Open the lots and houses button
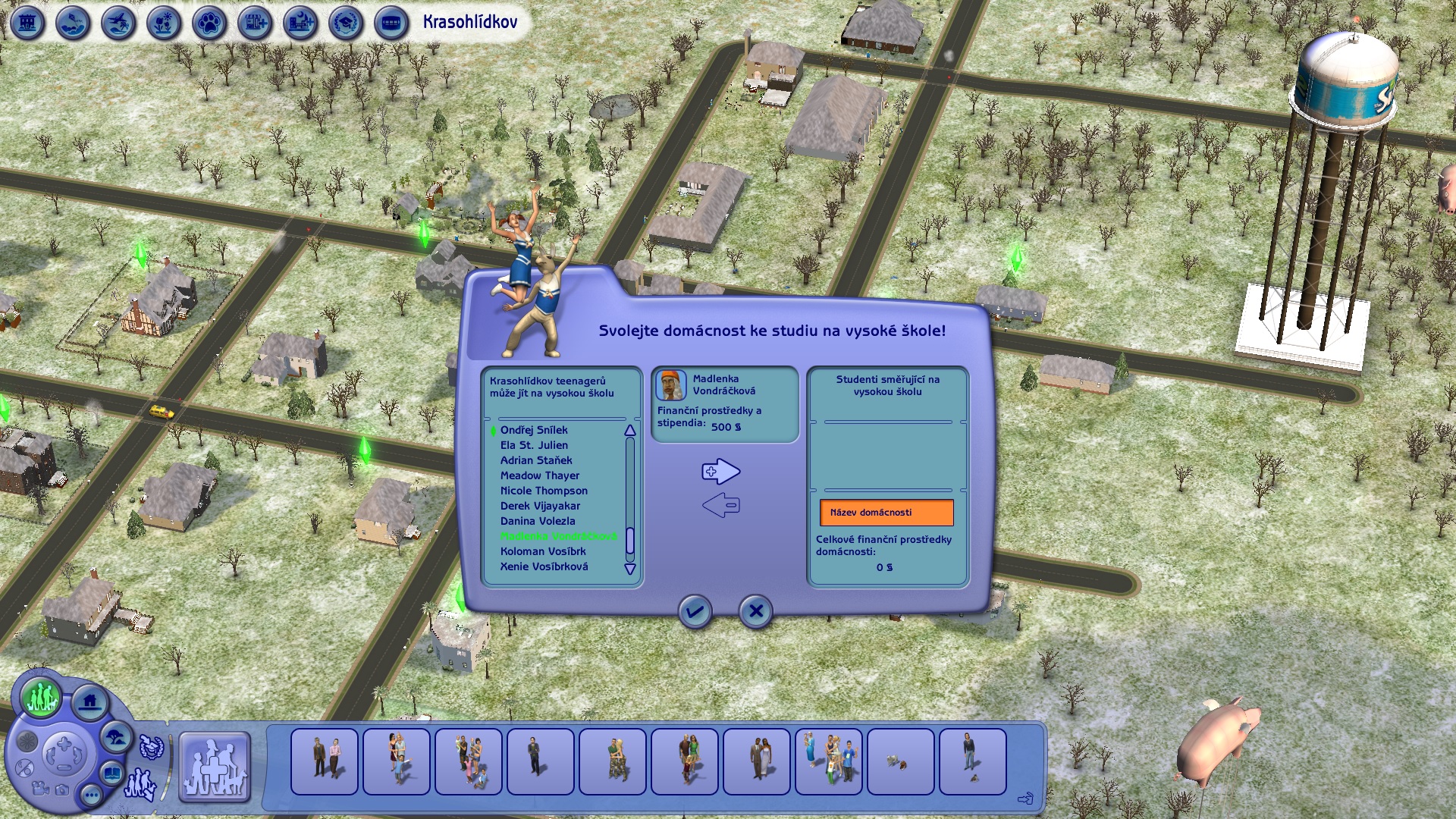1456x819 pixels. coord(90,701)
